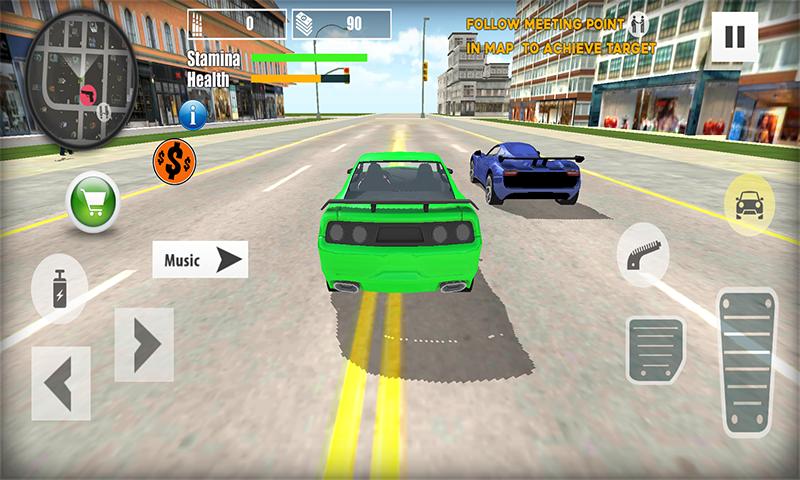Image resolution: width=800 pixels, height=480 pixels.
Task: Apply the handbrake lever button
Action: (643, 256)
